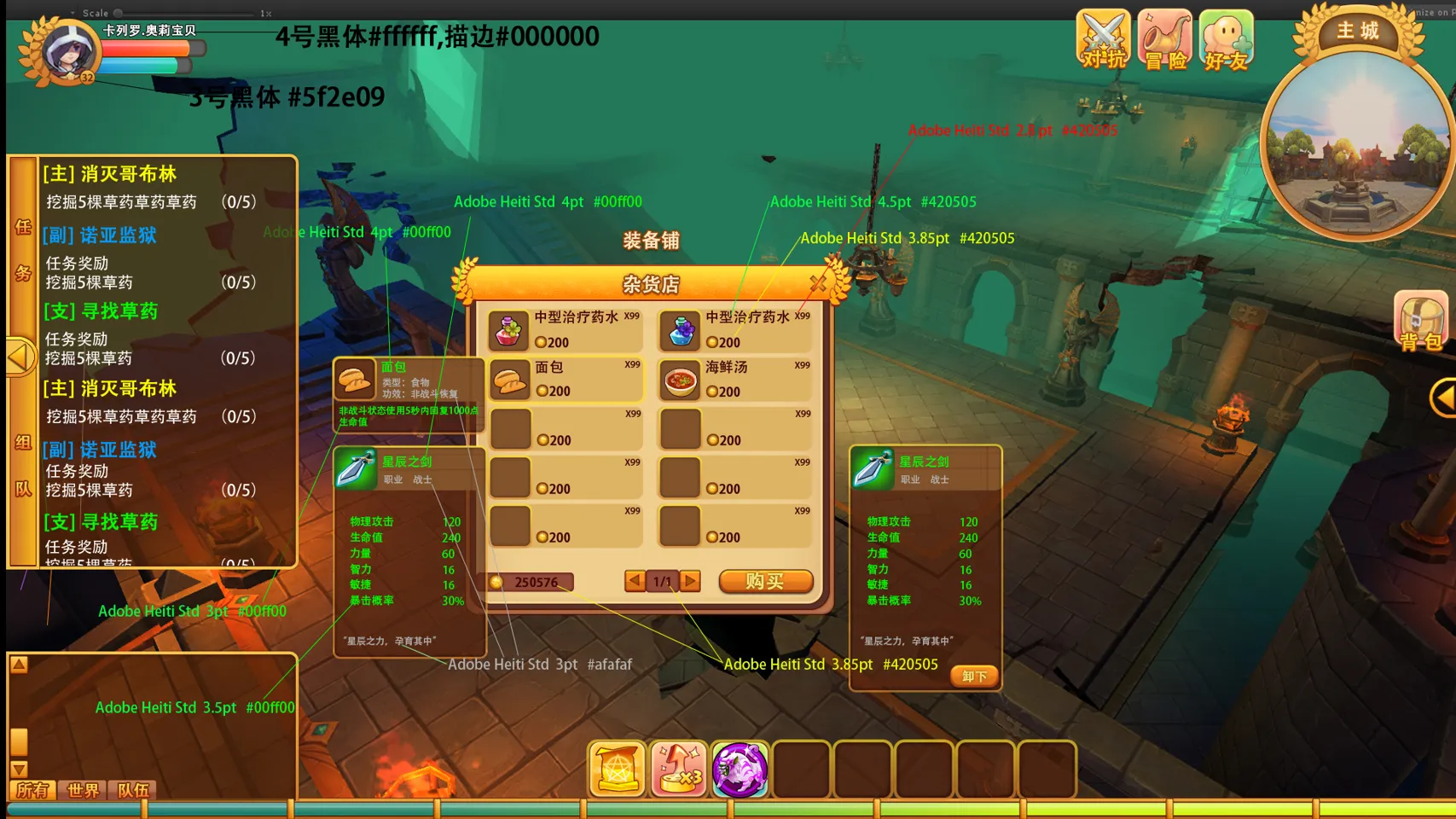
Task: Select the 面包 bread shop item
Action: pyautogui.click(x=566, y=379)
